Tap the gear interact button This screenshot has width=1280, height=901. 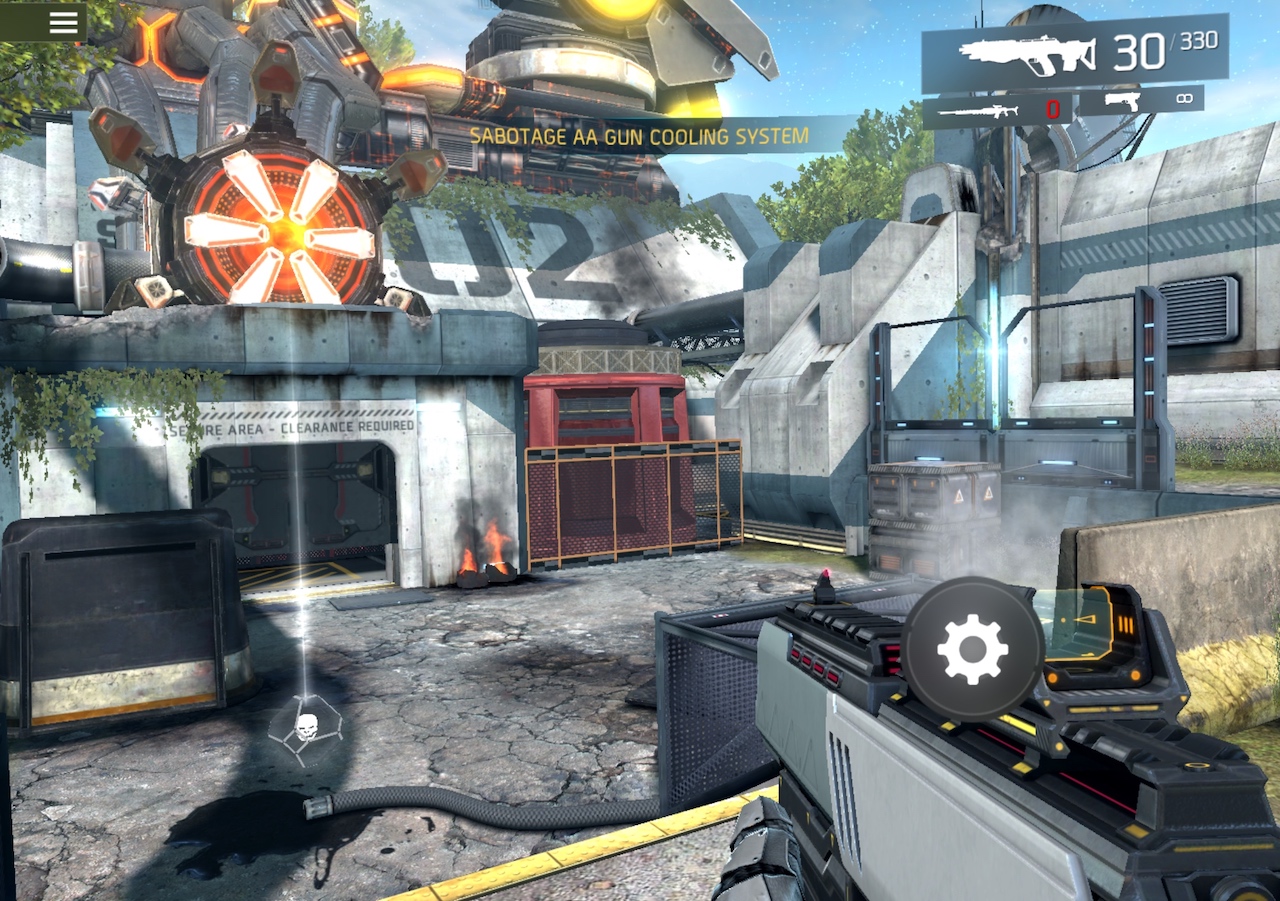coord(972,648)
